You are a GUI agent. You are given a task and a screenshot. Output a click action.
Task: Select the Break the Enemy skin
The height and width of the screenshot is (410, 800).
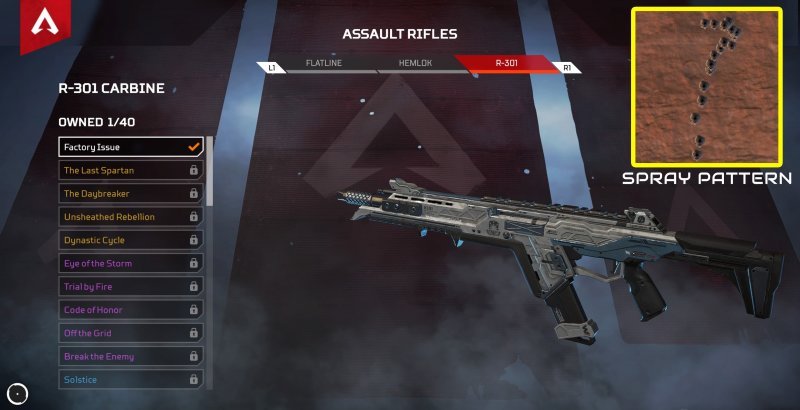[131, 357]
